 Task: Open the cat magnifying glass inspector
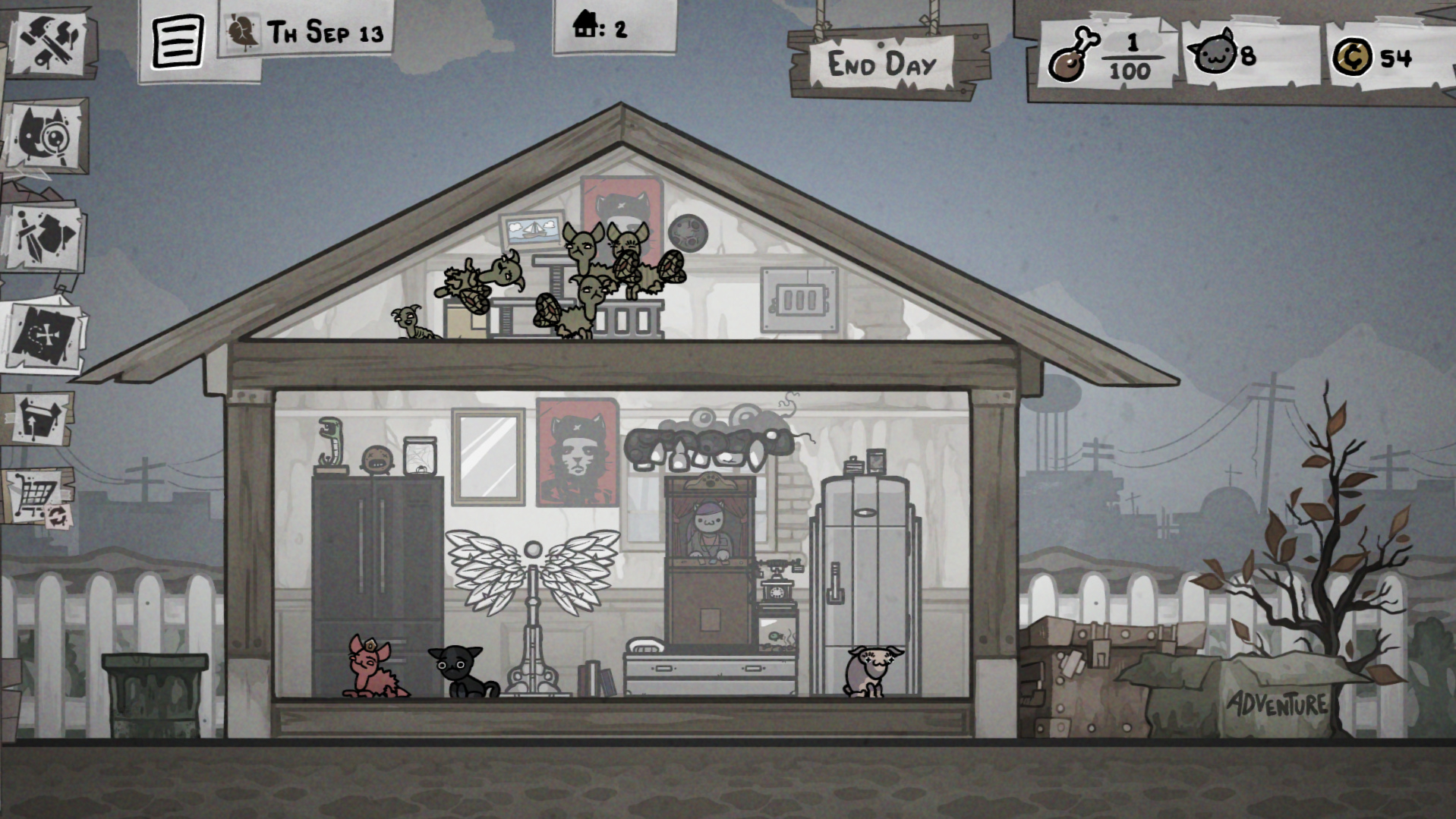tap(47, 135)
